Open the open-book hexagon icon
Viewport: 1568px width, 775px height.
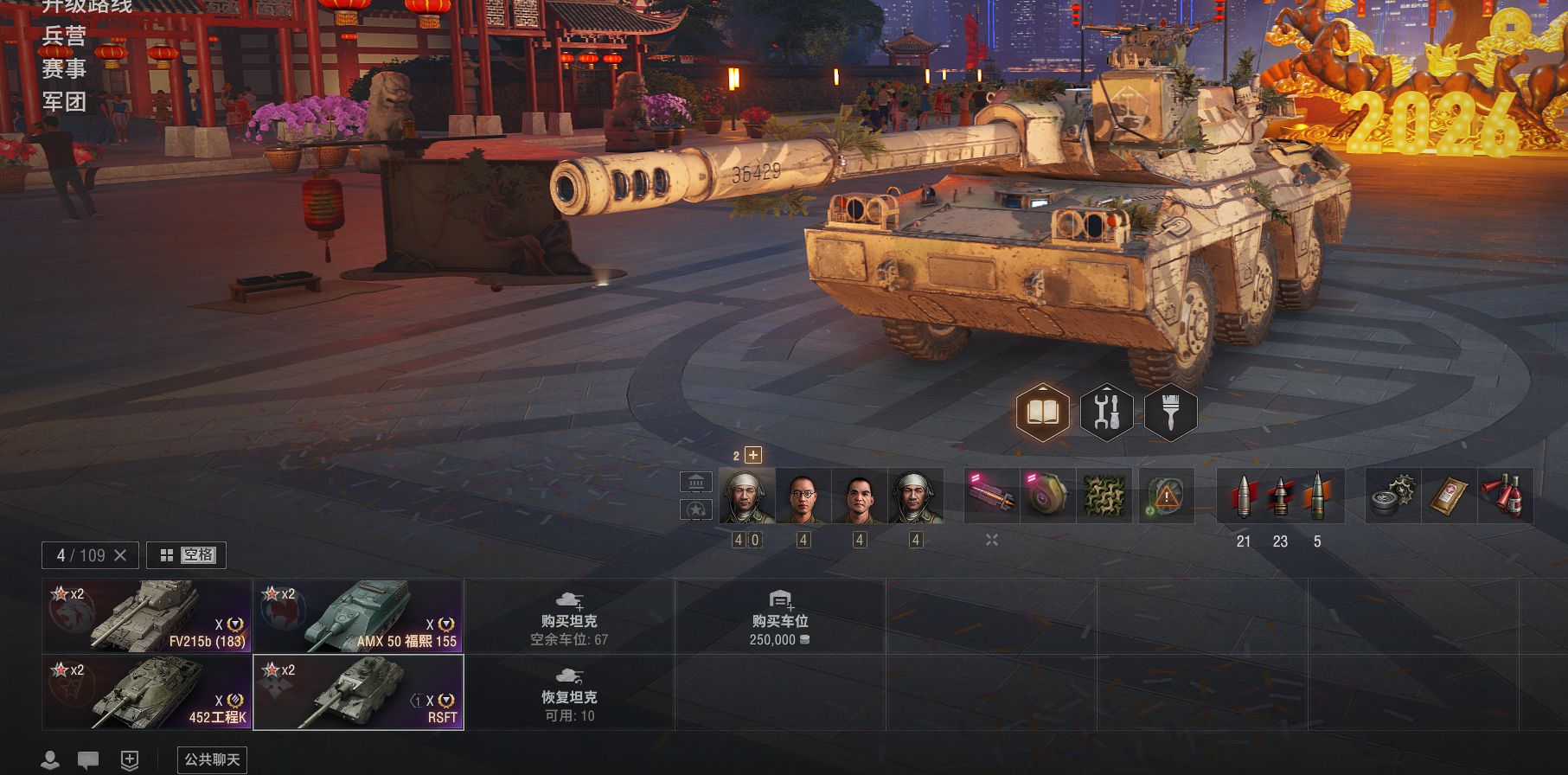pyautogui.click(x=1042, y=413)
